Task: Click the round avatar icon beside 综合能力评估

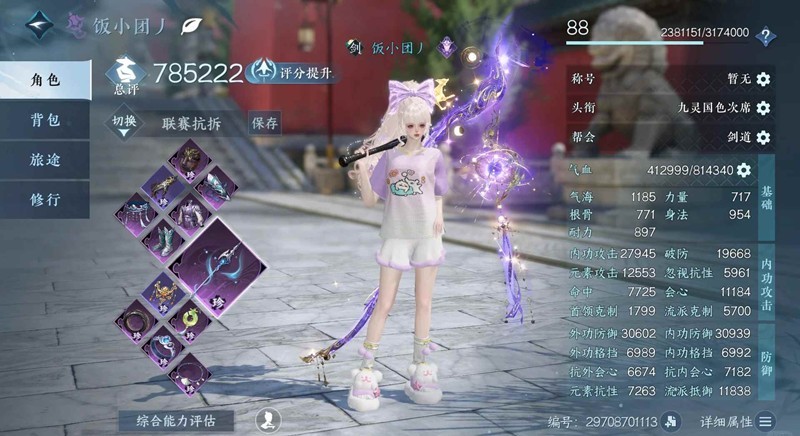Action: pyautogui.click(x=268, y=420)
